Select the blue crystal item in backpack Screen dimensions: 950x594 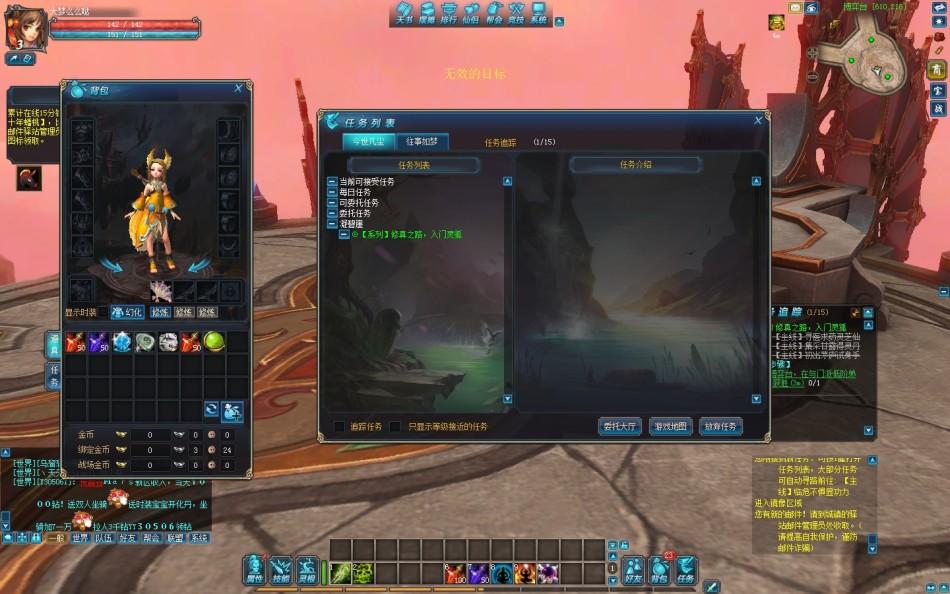[x=122, y=342]
